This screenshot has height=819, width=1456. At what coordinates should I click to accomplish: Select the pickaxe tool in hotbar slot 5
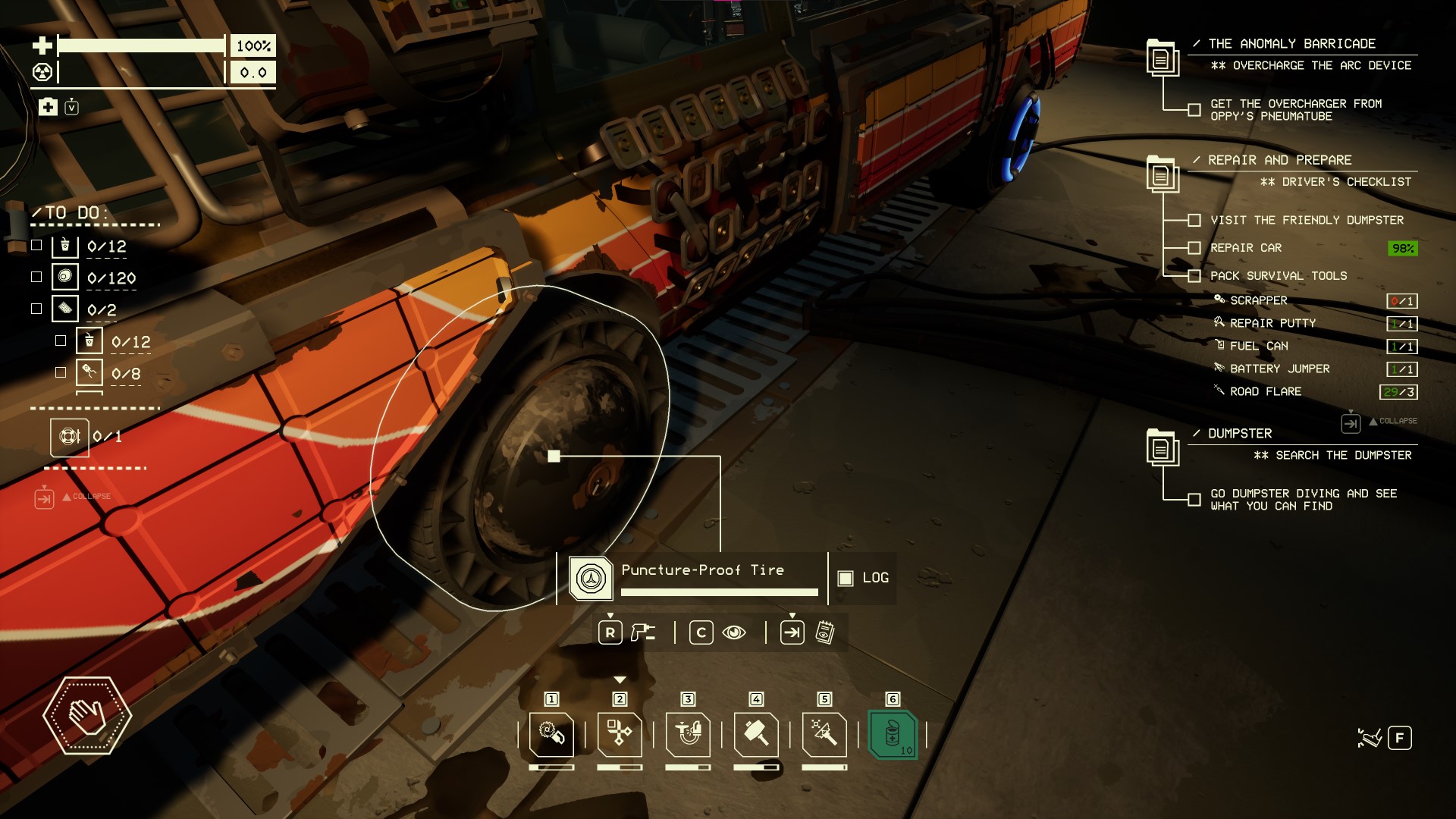824,734
